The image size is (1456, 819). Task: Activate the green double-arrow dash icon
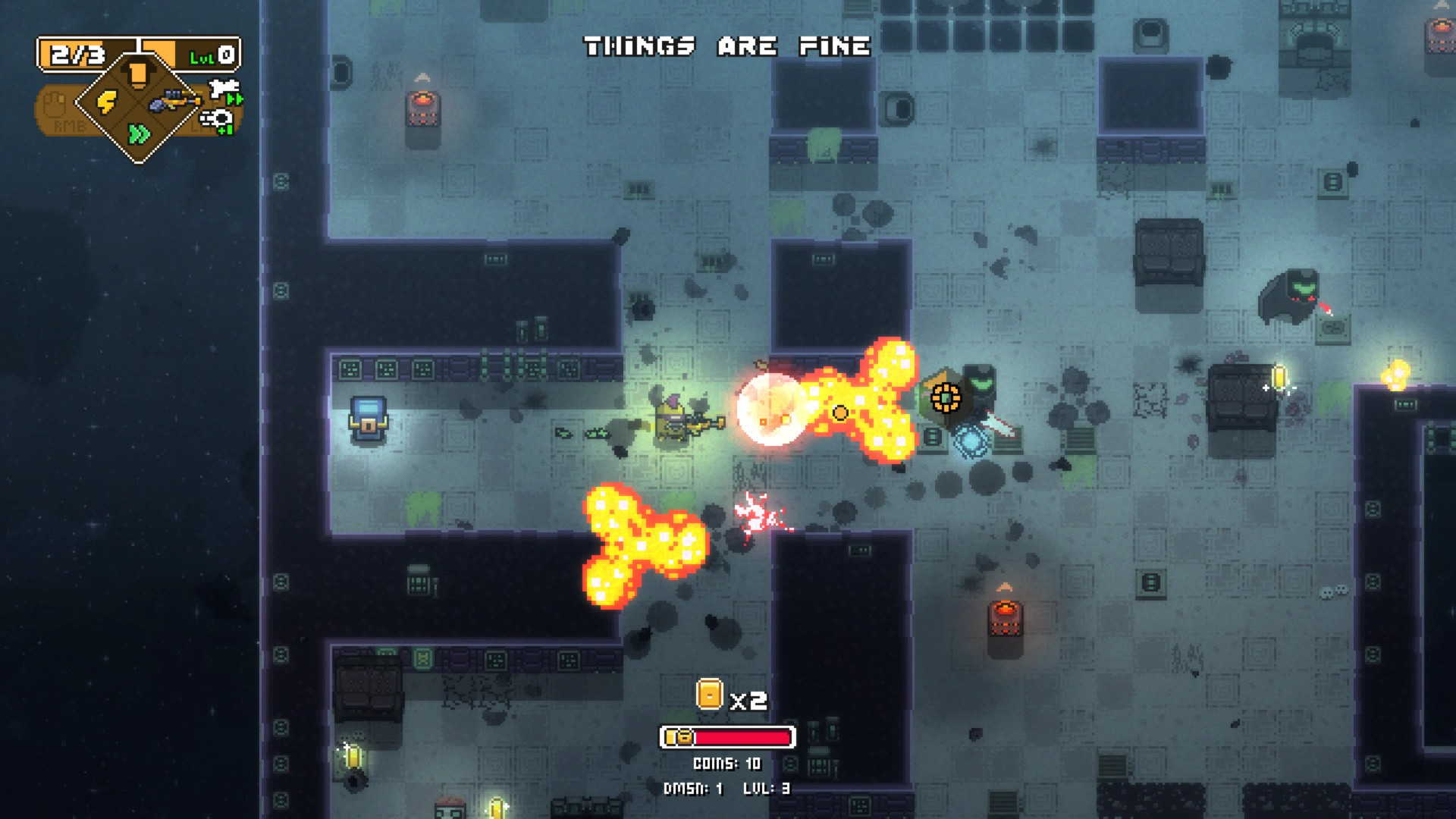[x=139, y=134]
